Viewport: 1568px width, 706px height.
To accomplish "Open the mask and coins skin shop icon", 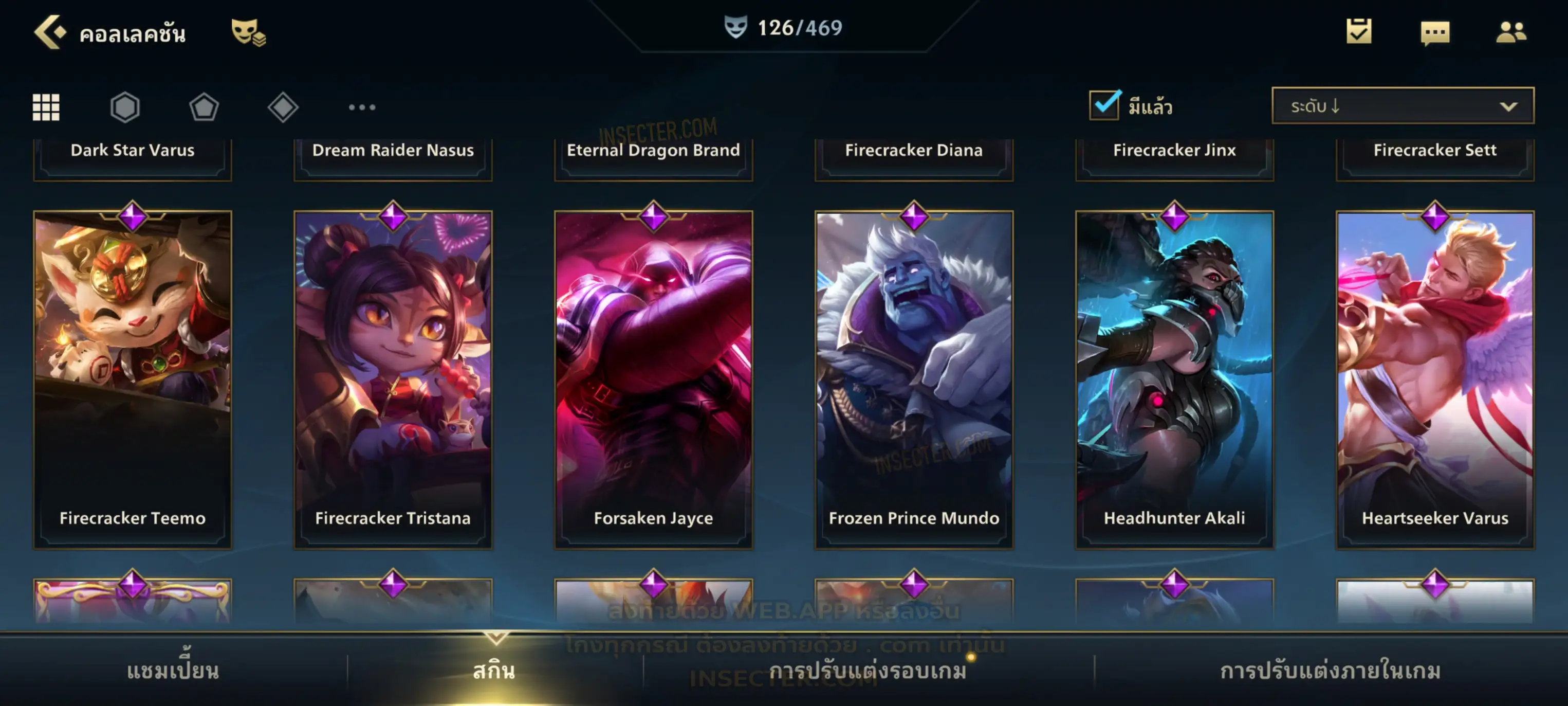I will (248, 32).
